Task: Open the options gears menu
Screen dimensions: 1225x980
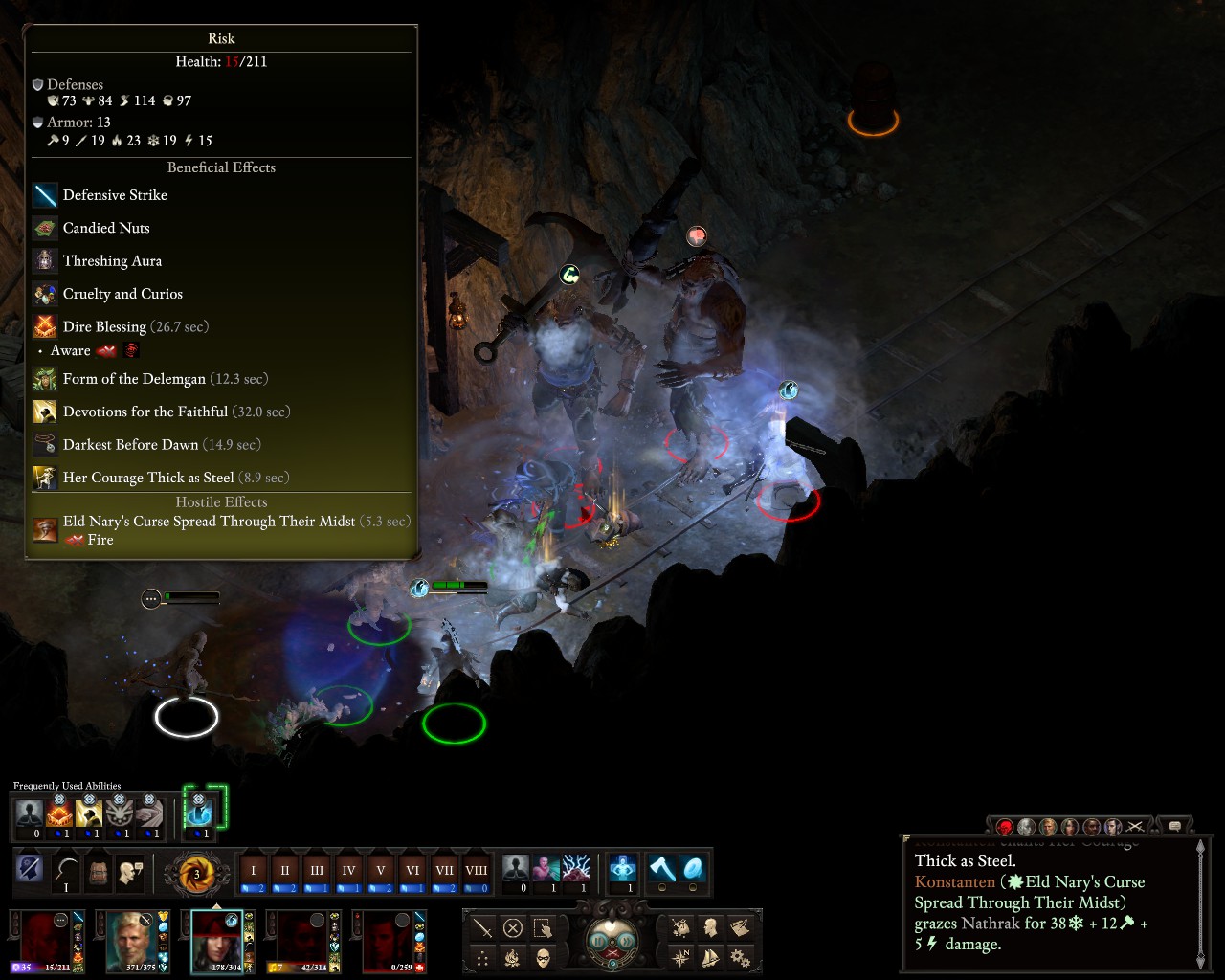Action: coord(740,957)
